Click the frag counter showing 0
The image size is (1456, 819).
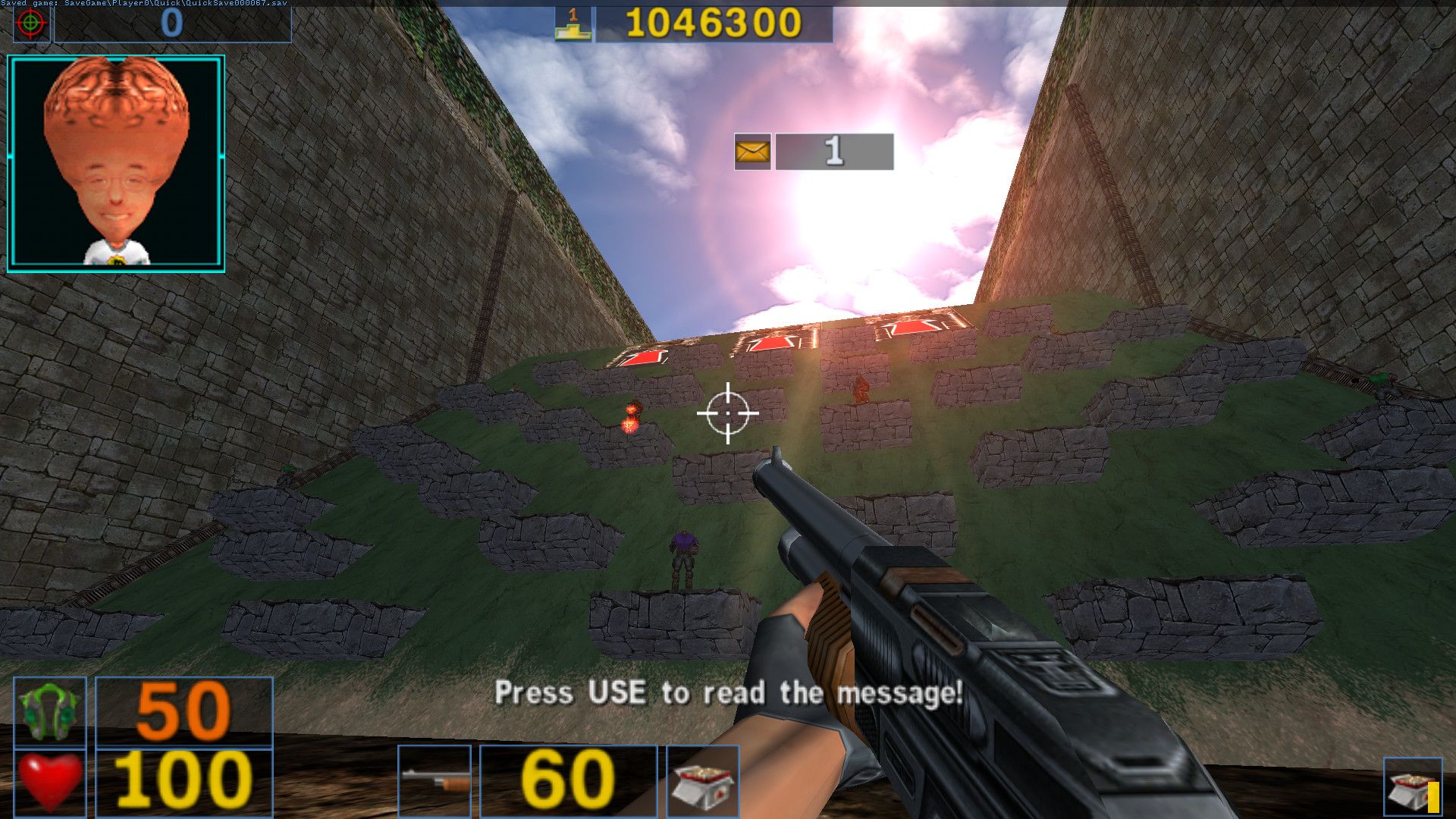coord(173,20)
